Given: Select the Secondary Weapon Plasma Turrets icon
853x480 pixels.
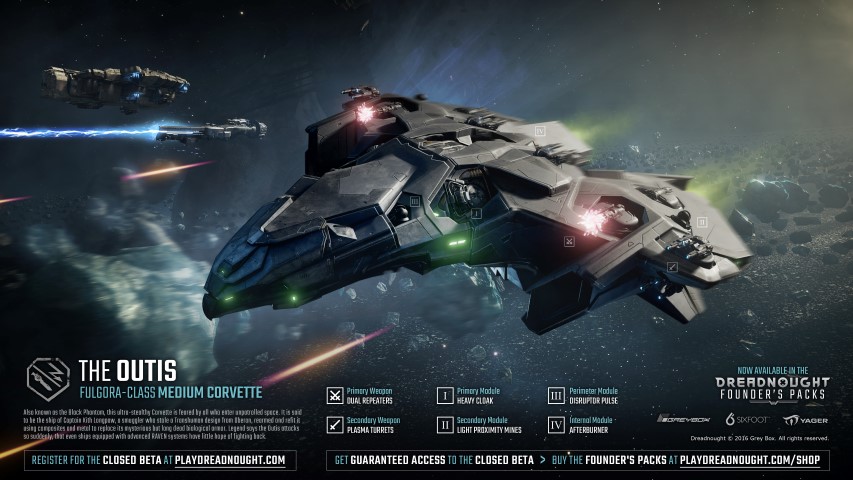Looking at the screenshot, I should click(x=336, y=426).
